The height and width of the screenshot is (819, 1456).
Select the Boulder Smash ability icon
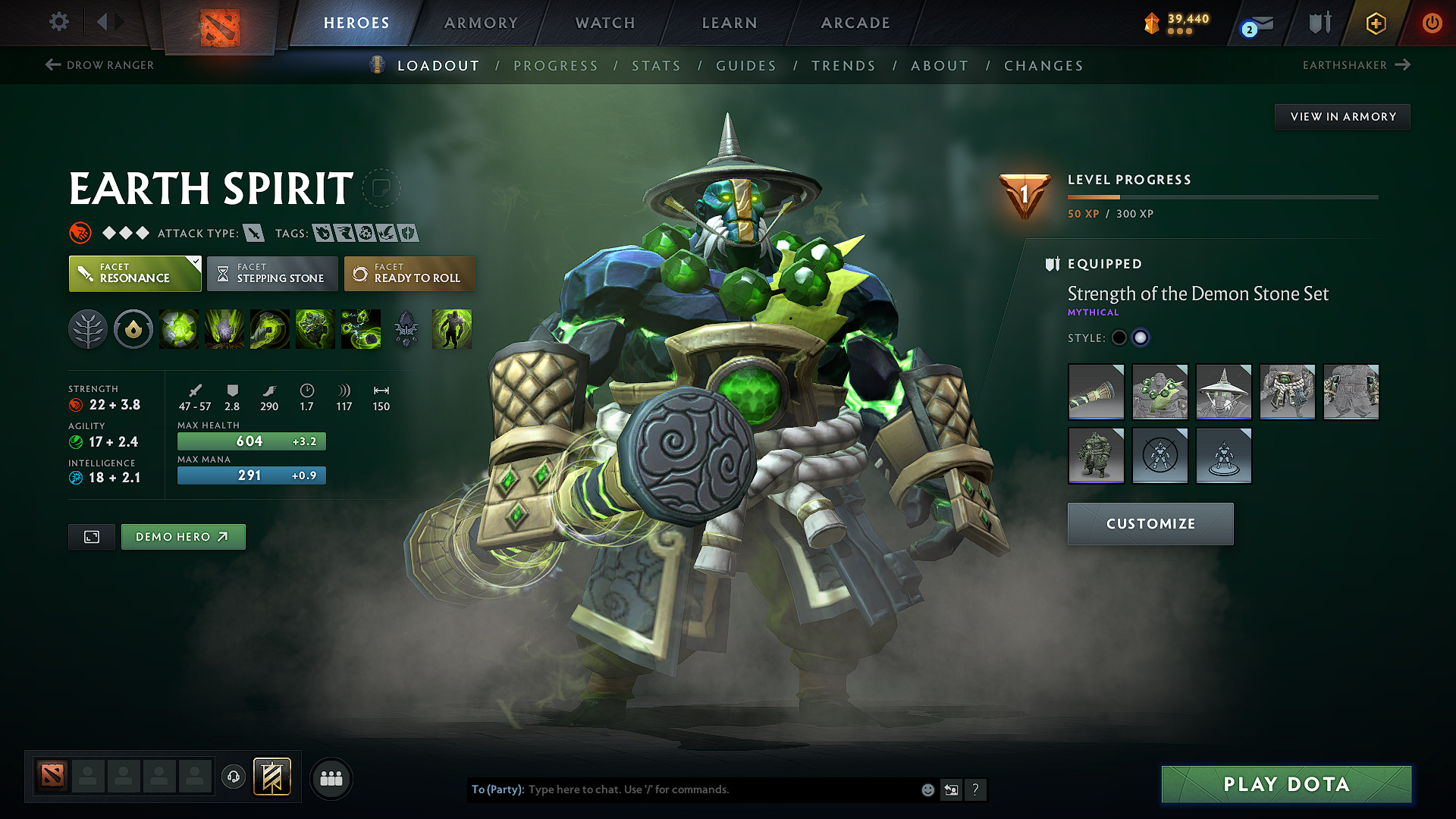179,329
